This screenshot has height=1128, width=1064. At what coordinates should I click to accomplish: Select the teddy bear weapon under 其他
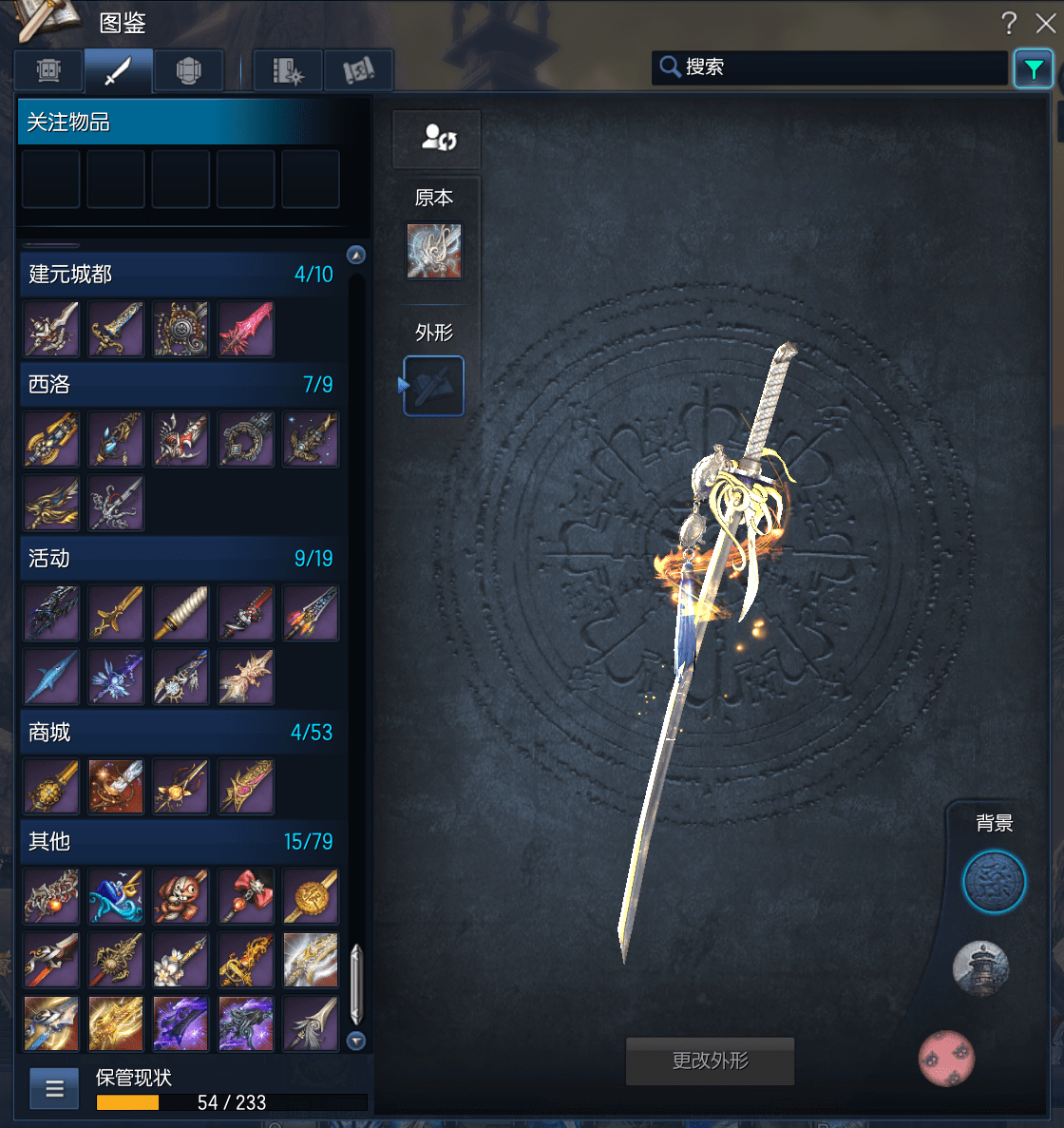(180, 896)
